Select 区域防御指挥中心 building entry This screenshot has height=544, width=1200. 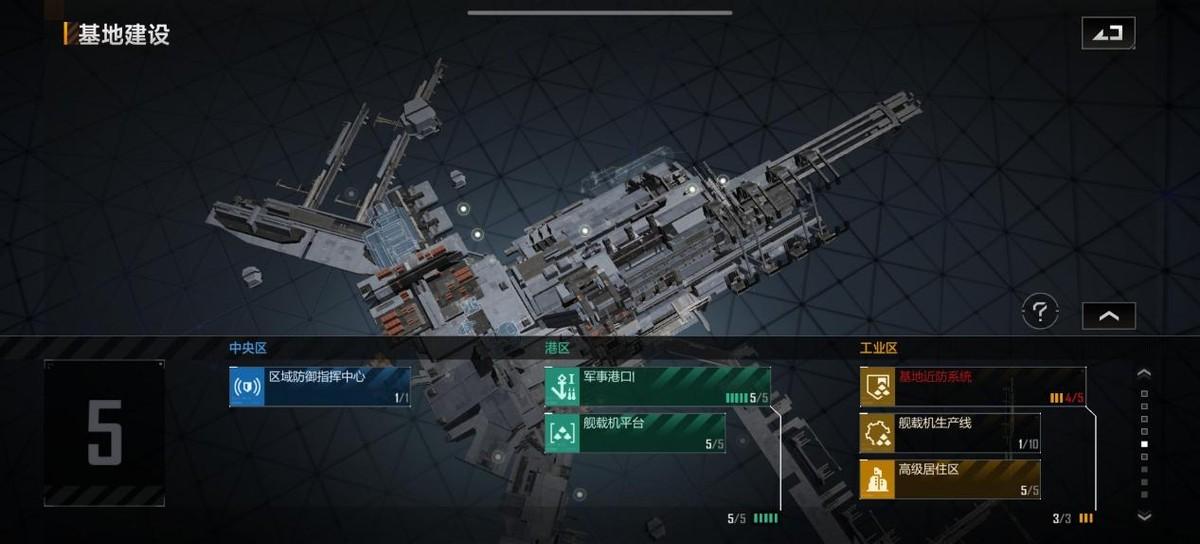click(319, 387)
